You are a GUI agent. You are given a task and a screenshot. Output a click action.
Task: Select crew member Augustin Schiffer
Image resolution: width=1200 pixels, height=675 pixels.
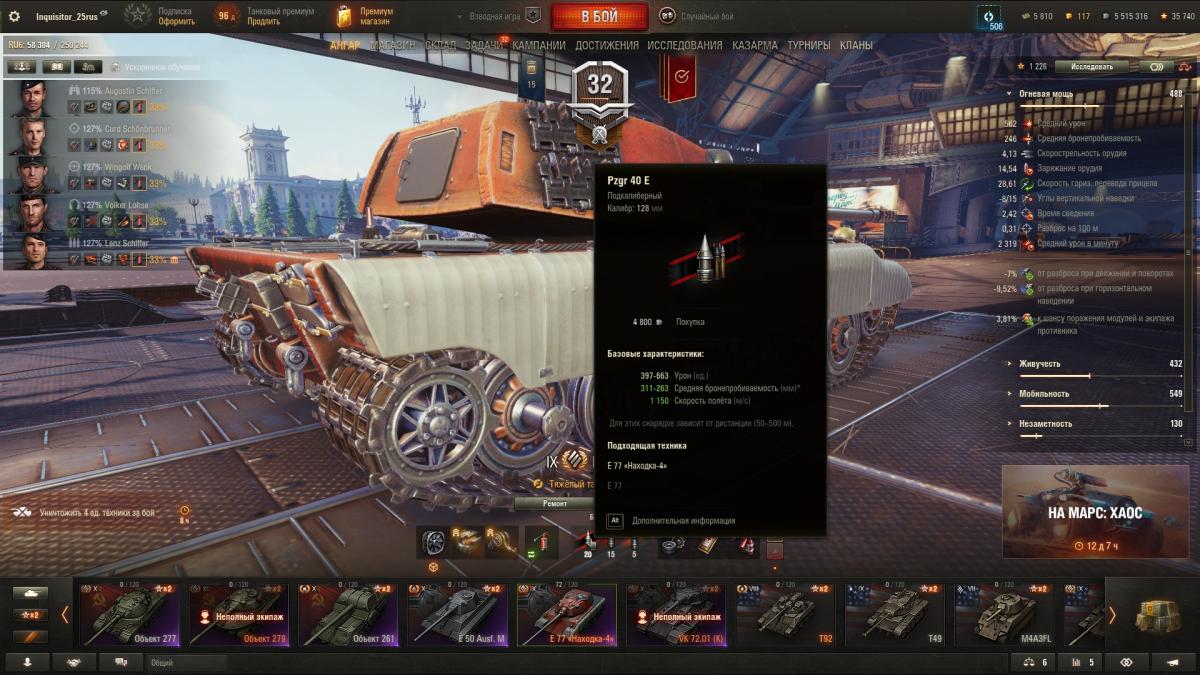click(112, 91)
